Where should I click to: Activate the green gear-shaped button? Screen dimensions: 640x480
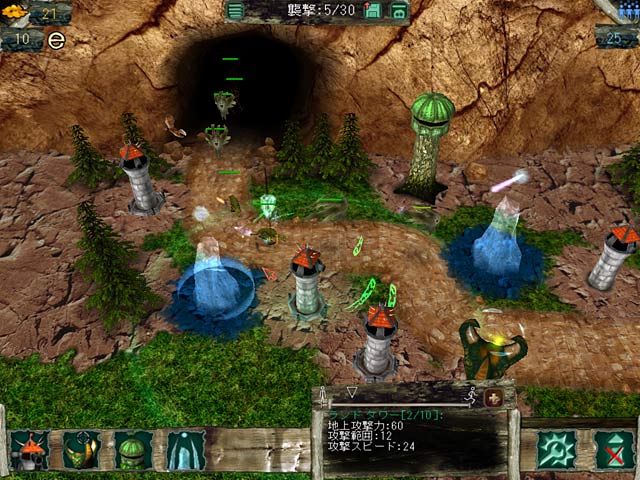pos(555,450)
